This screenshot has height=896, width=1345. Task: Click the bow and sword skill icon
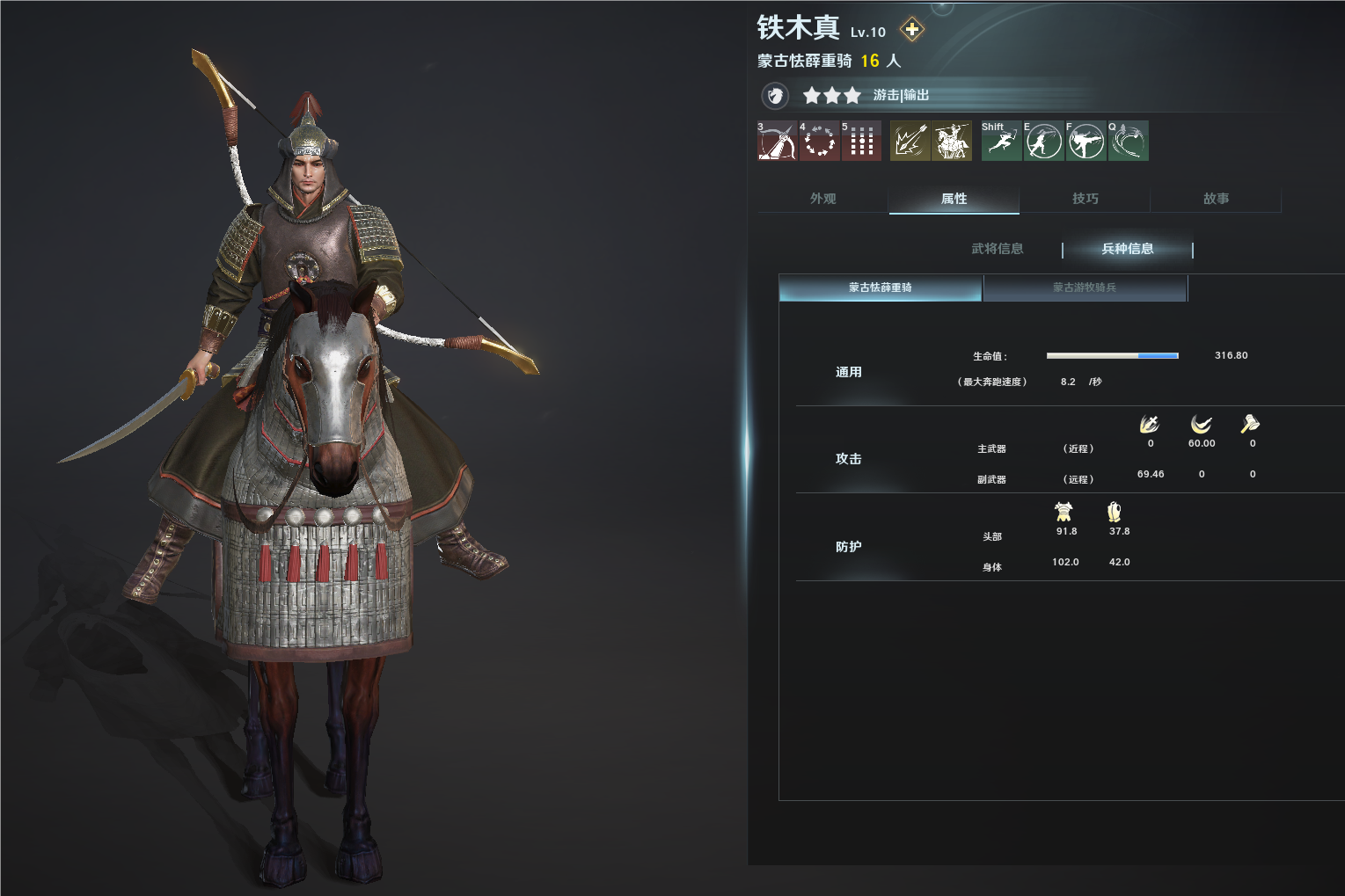click(x=777, y=141)
